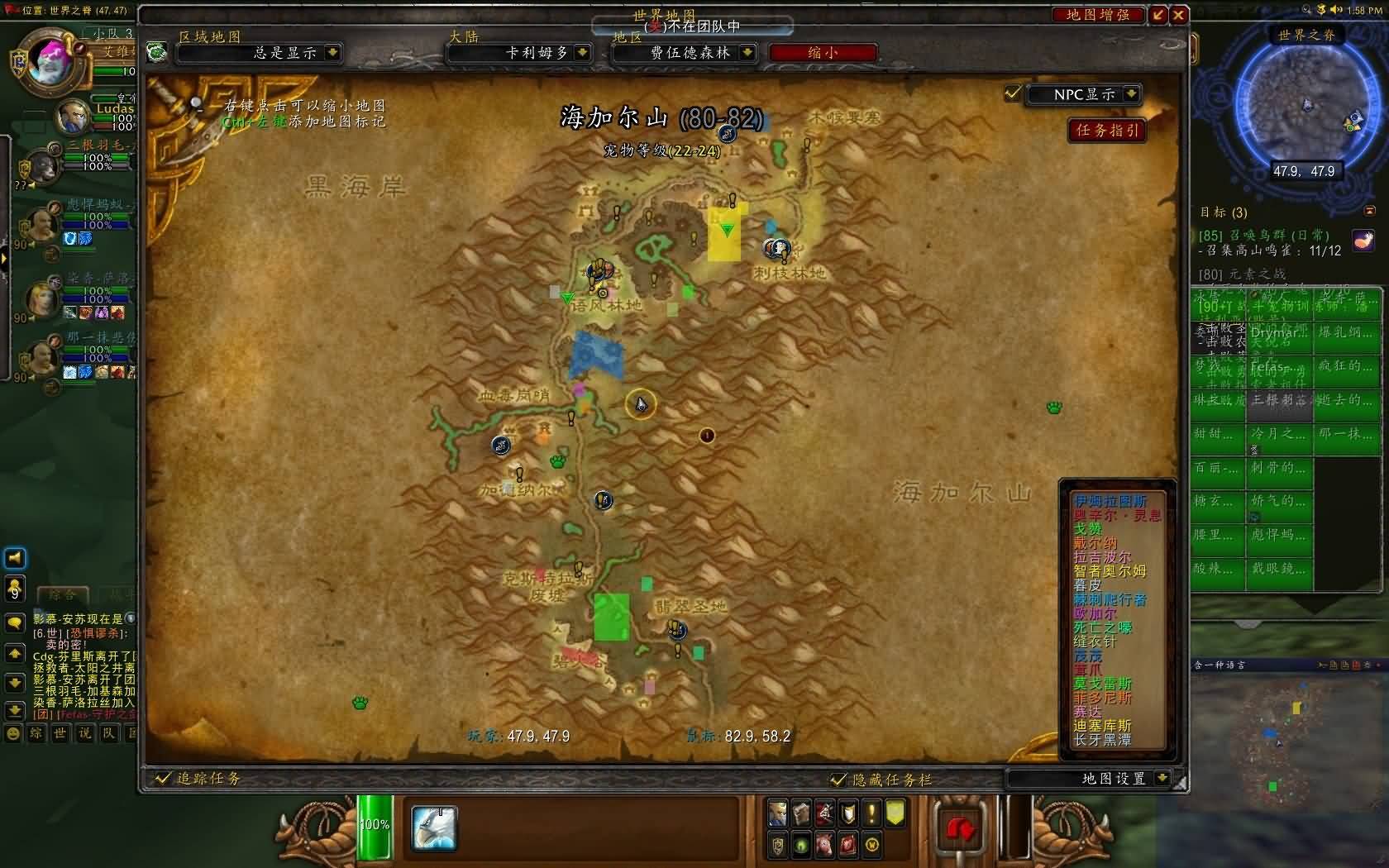
Task: Select party member Ludas portrait
Action: click(x=73, y=117)
